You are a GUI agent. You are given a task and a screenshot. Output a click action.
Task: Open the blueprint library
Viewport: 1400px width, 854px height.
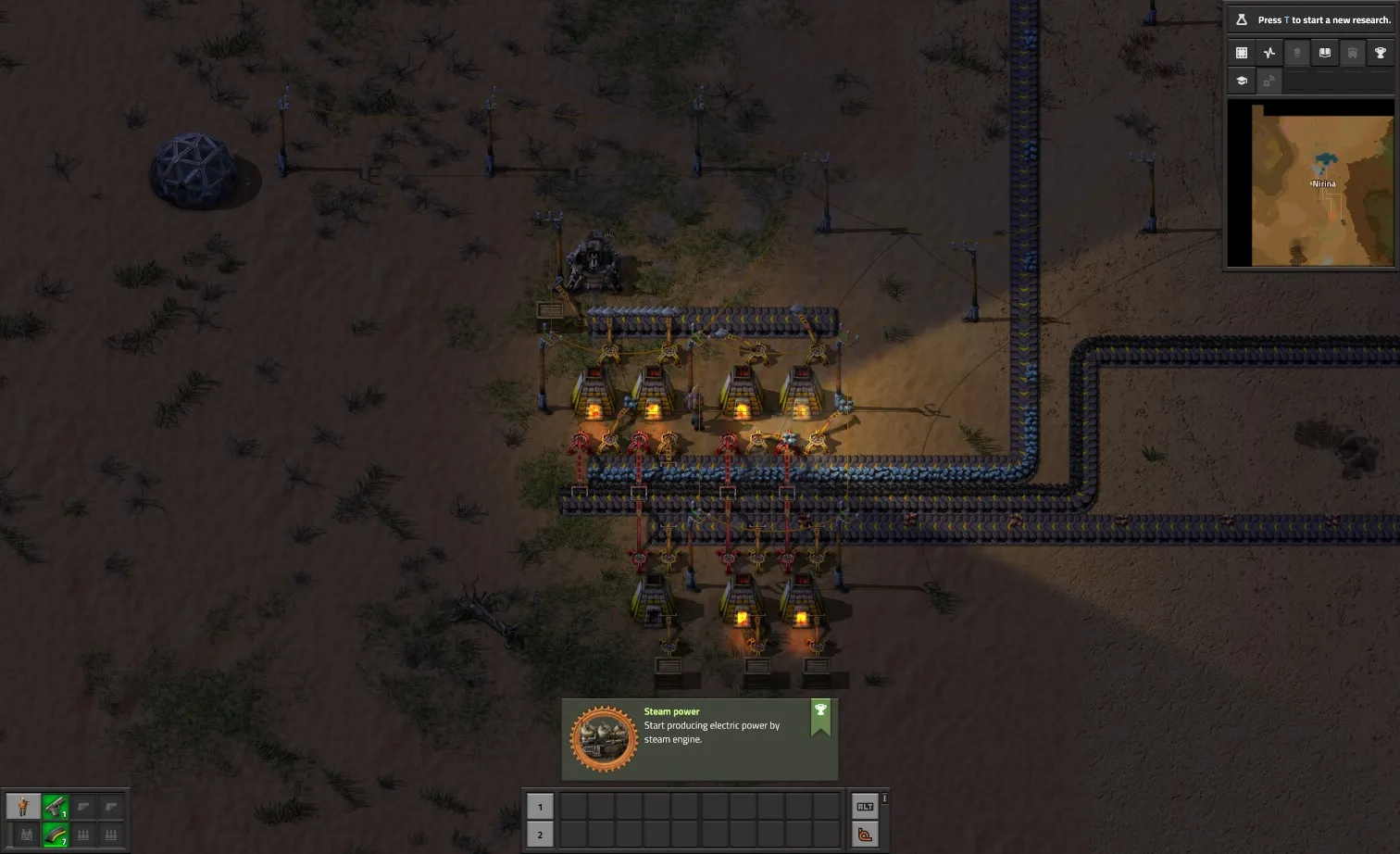click(x=1241, y=53)
